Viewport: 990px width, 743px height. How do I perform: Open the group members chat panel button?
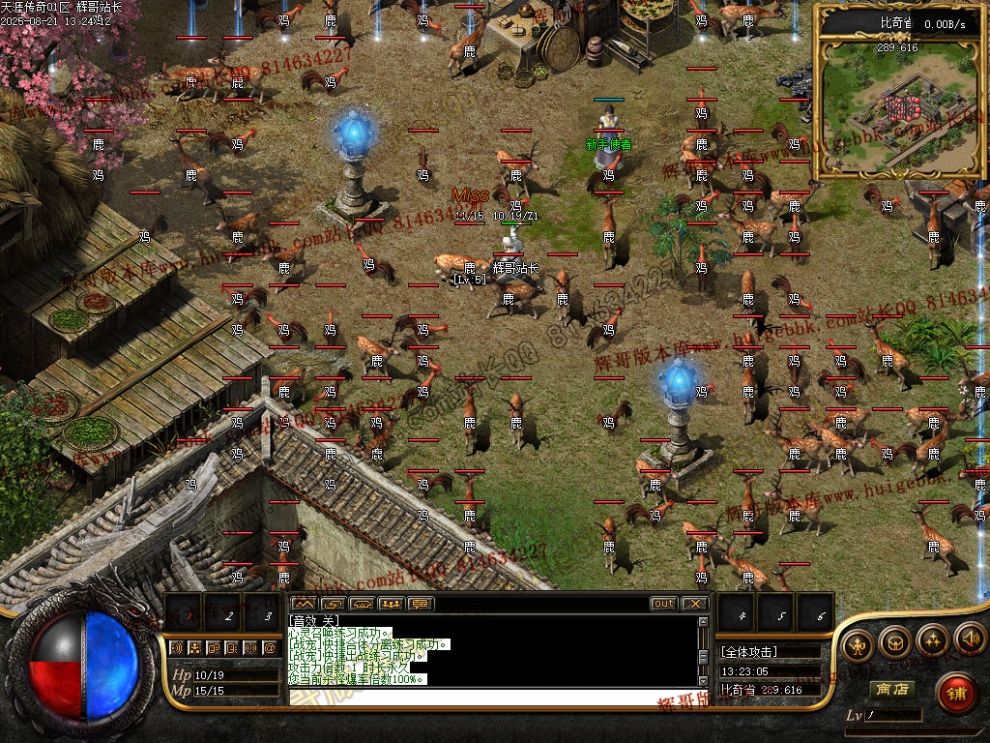pyautogui.click(x=390, y=604)
